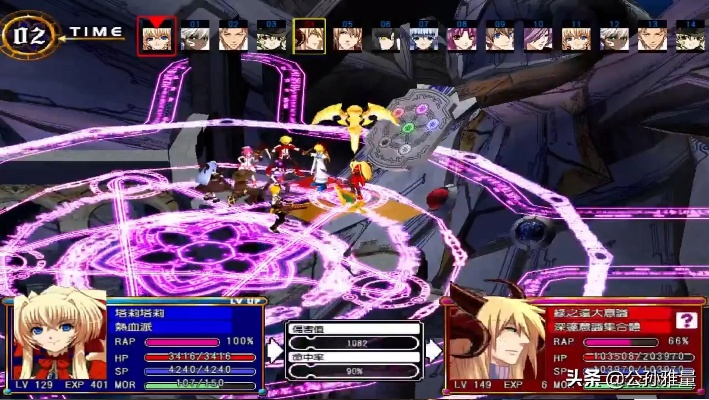
Task: Select turn order portrait numbered 06
Action: pos(385,36)
